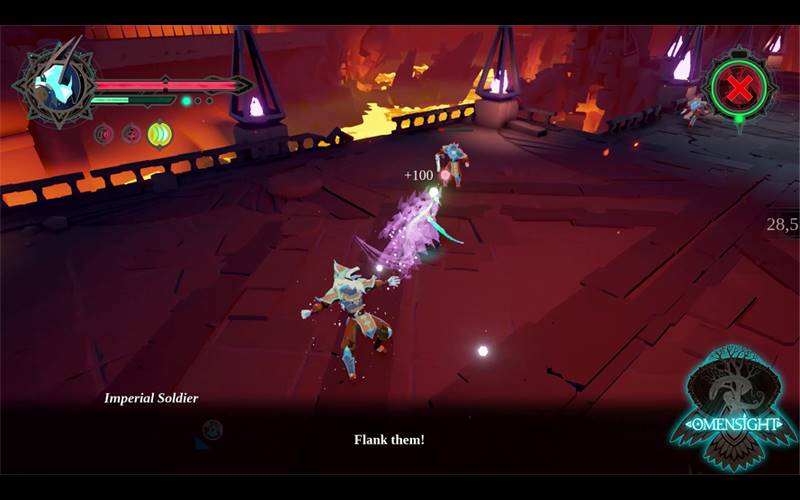Screen dimensions: 800x500
Task: Activate the glowing yellow-green ability icon
Action: click(x=159, y=134)
